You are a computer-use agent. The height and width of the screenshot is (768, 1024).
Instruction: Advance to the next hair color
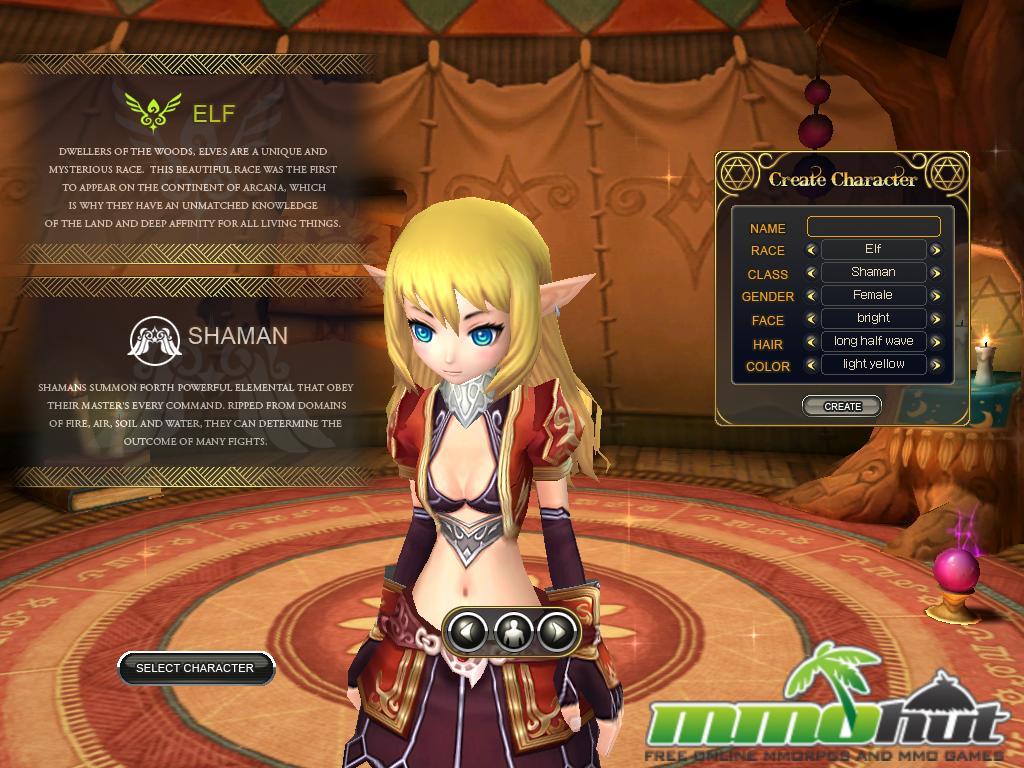[x=936, y=365]
